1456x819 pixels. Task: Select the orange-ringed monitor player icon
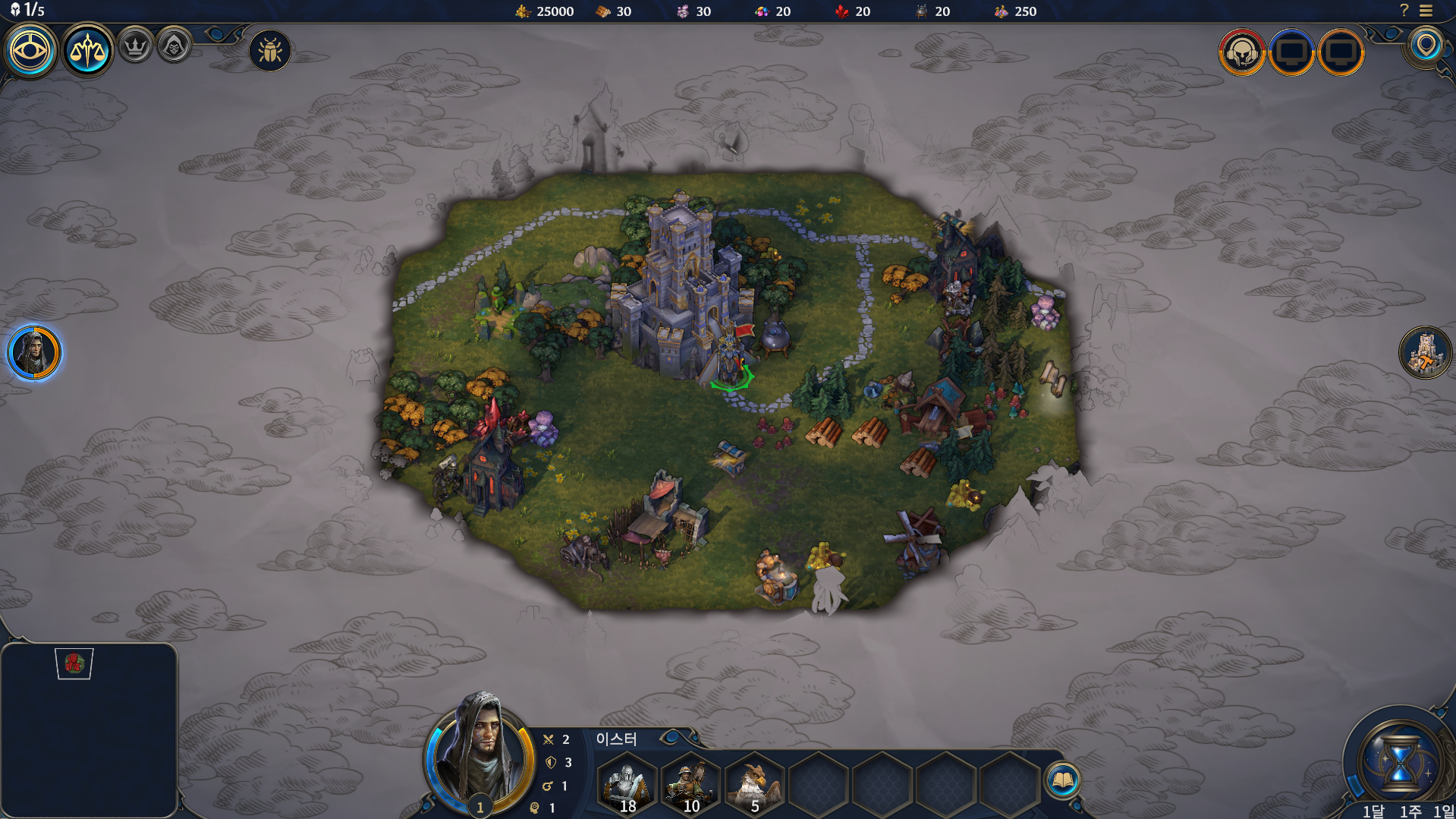pyautogui.click(x=1341, y=52)
